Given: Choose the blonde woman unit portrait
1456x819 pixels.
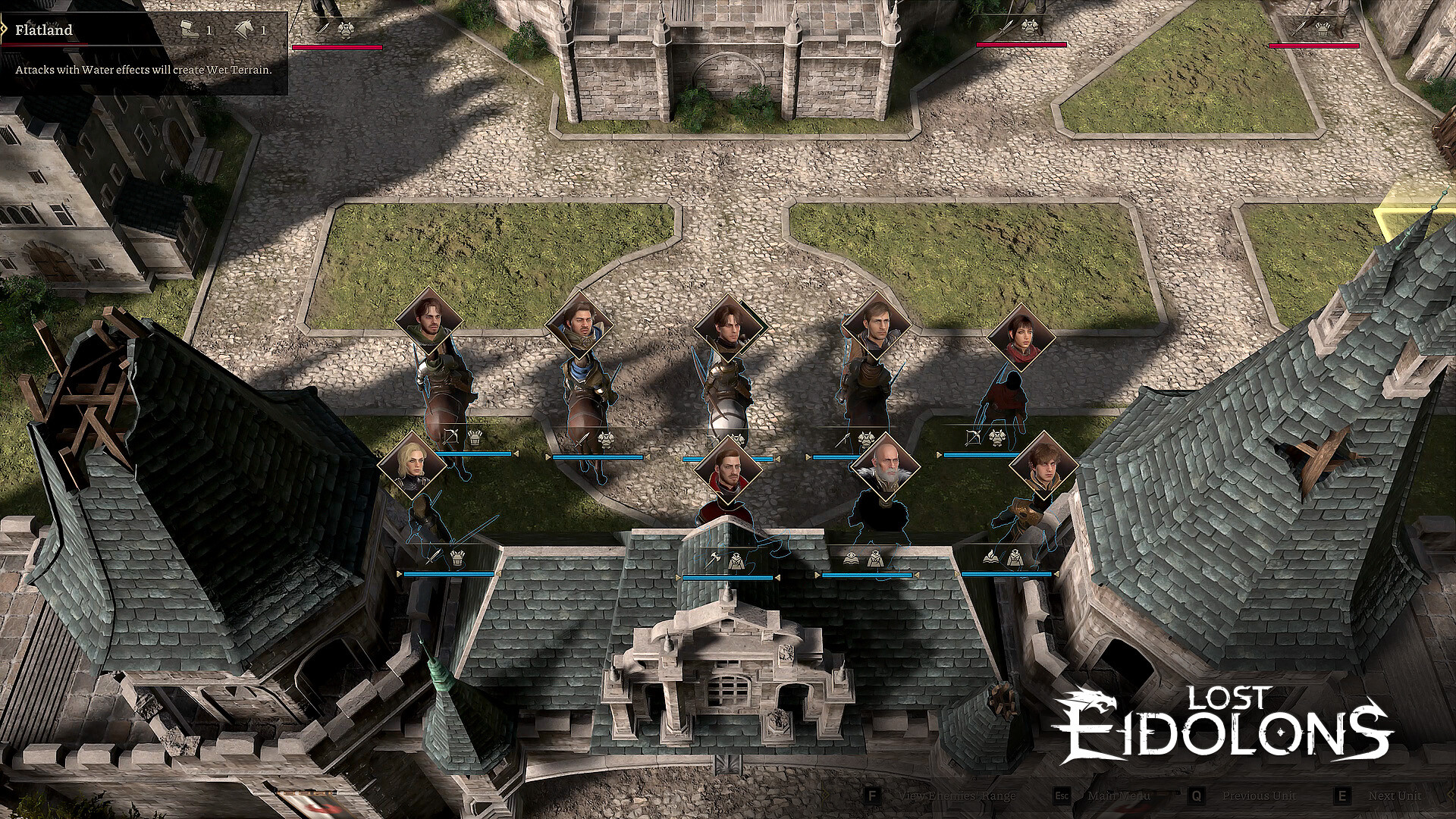Looking at the screenshot, I should 412,464.
